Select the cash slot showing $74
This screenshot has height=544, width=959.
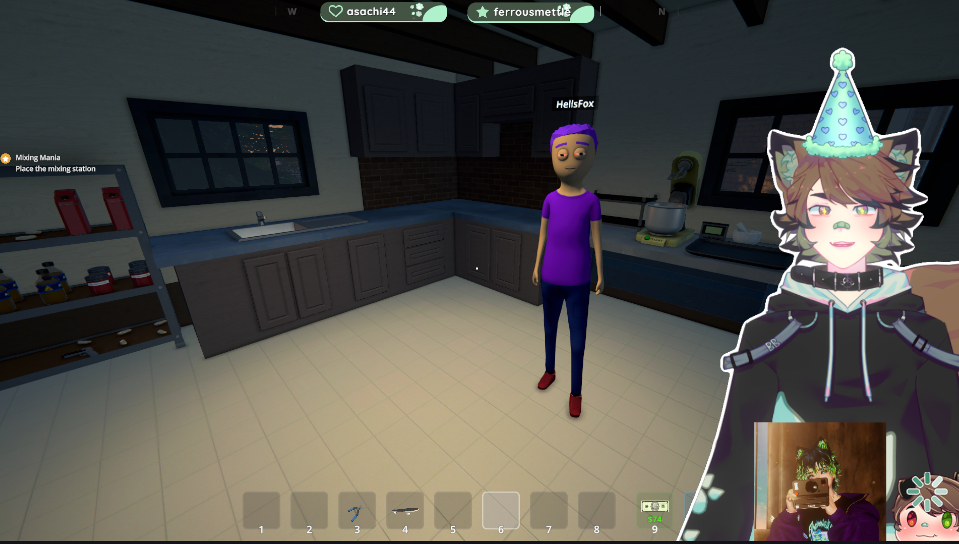pos(655,510)
